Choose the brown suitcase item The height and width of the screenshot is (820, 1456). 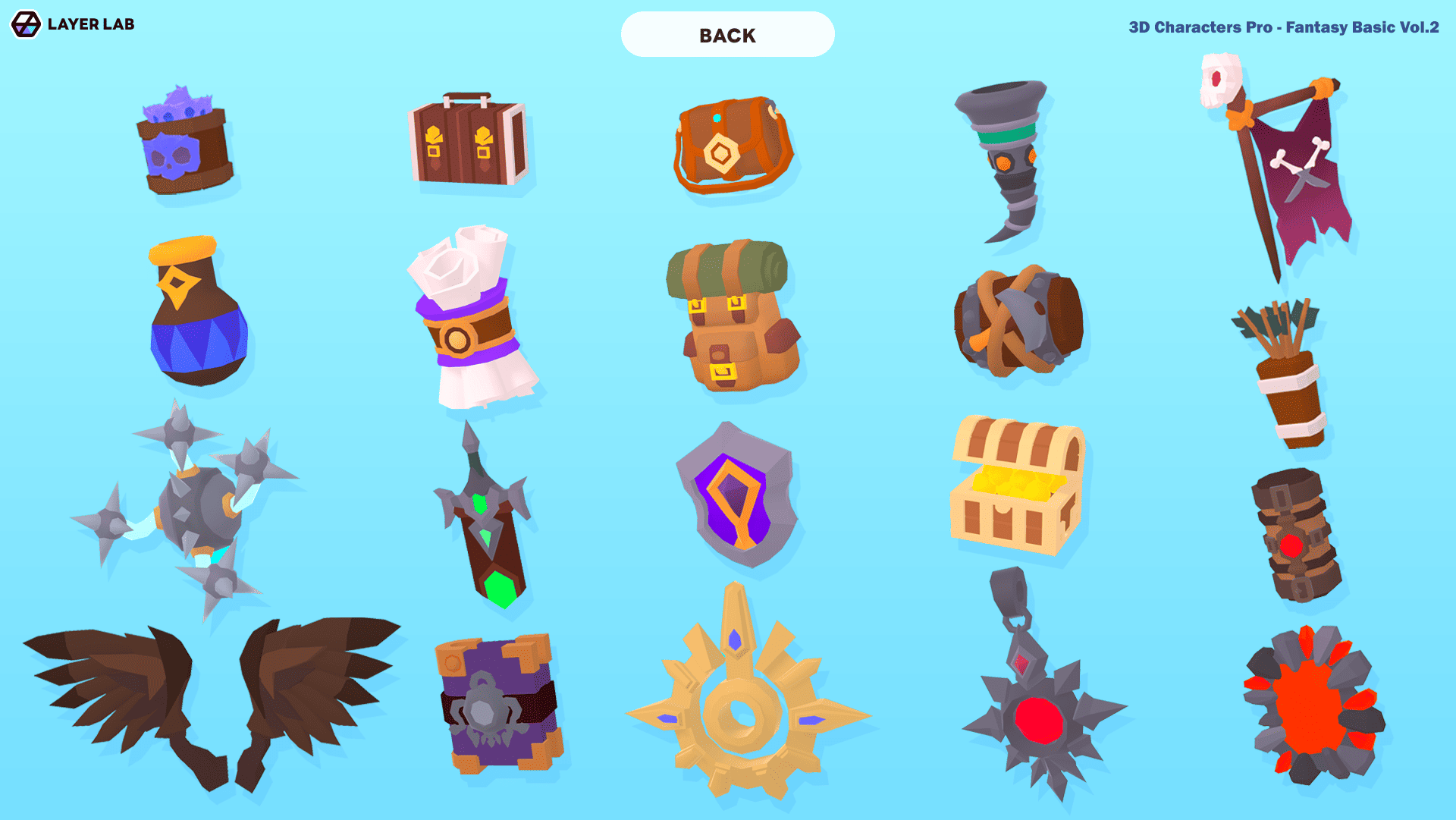click(x=466, y=142)
